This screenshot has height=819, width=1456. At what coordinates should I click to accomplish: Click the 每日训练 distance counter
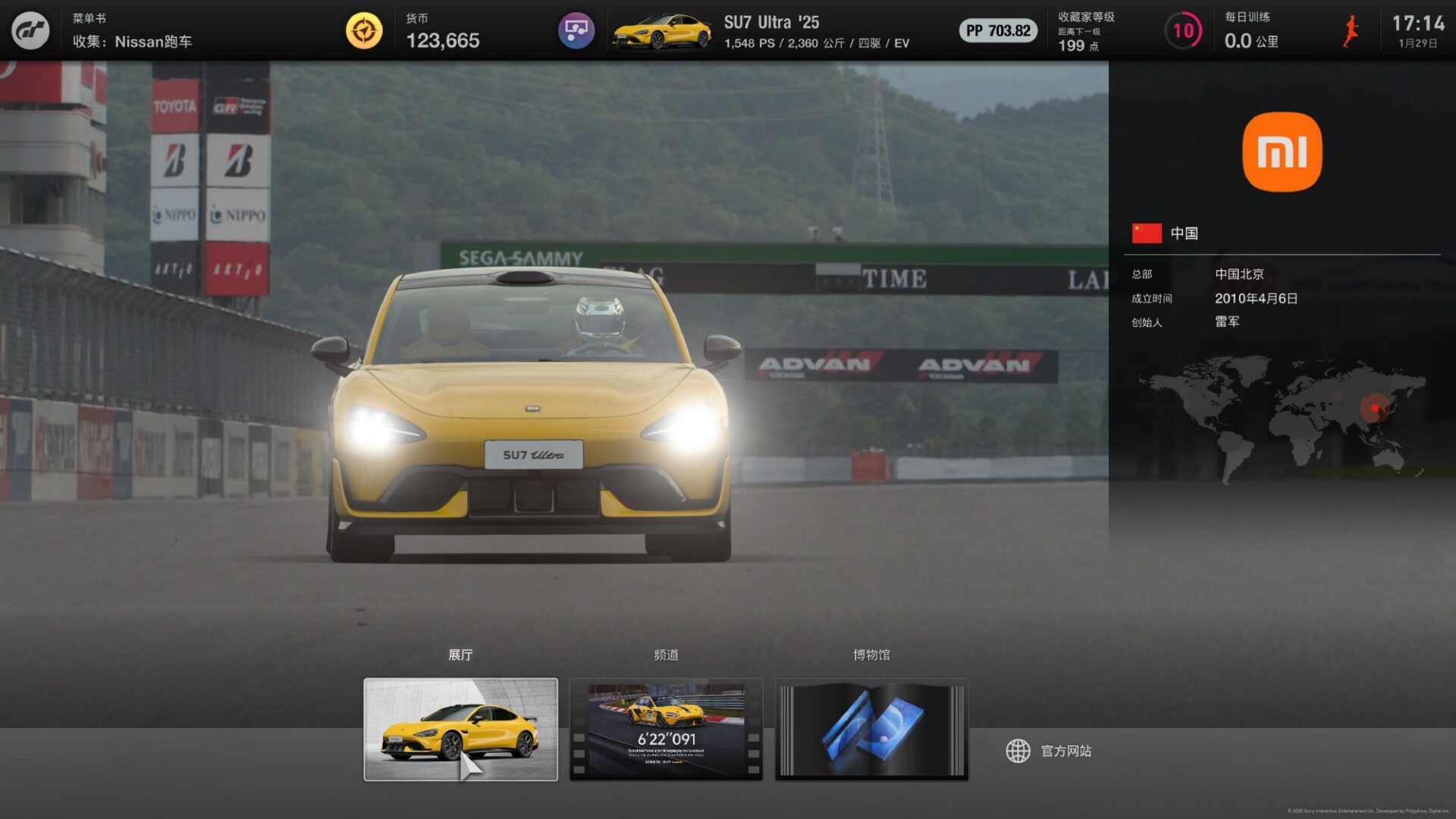click(1251, 42)
